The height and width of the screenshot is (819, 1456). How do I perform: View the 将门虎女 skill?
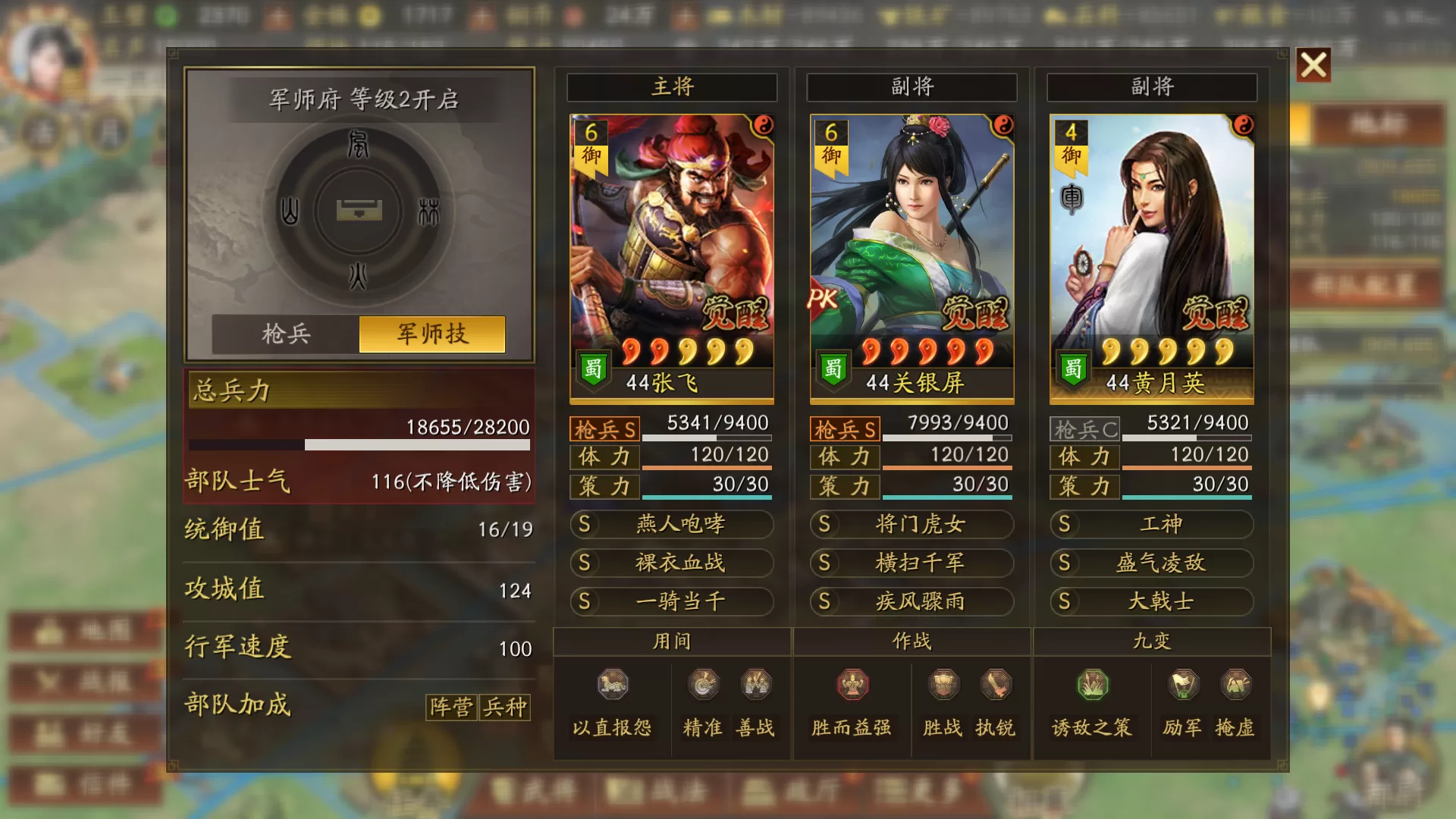pyautogui.click(x=912, y=524)
